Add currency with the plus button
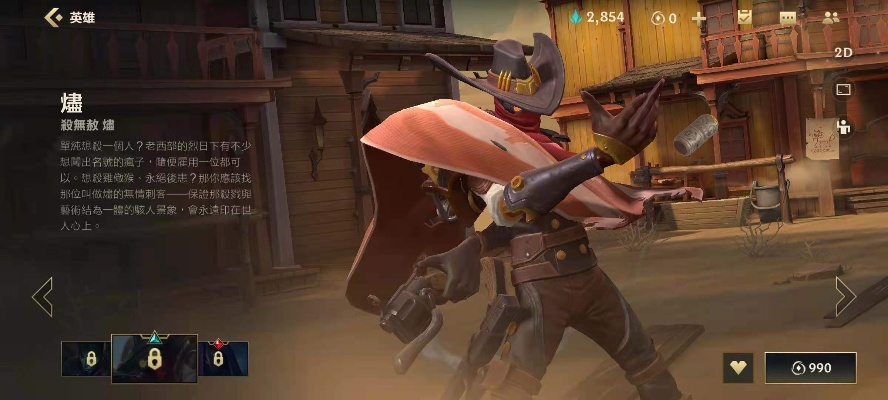The image size is (888, 400). pos(698,18)
